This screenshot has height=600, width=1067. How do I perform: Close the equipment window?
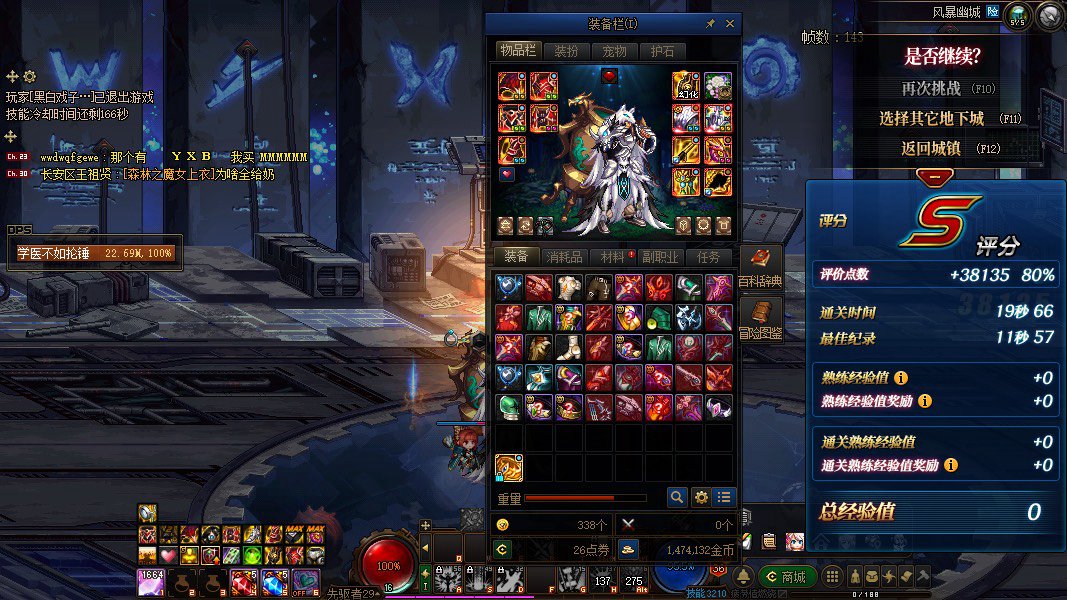coord(729,24)
